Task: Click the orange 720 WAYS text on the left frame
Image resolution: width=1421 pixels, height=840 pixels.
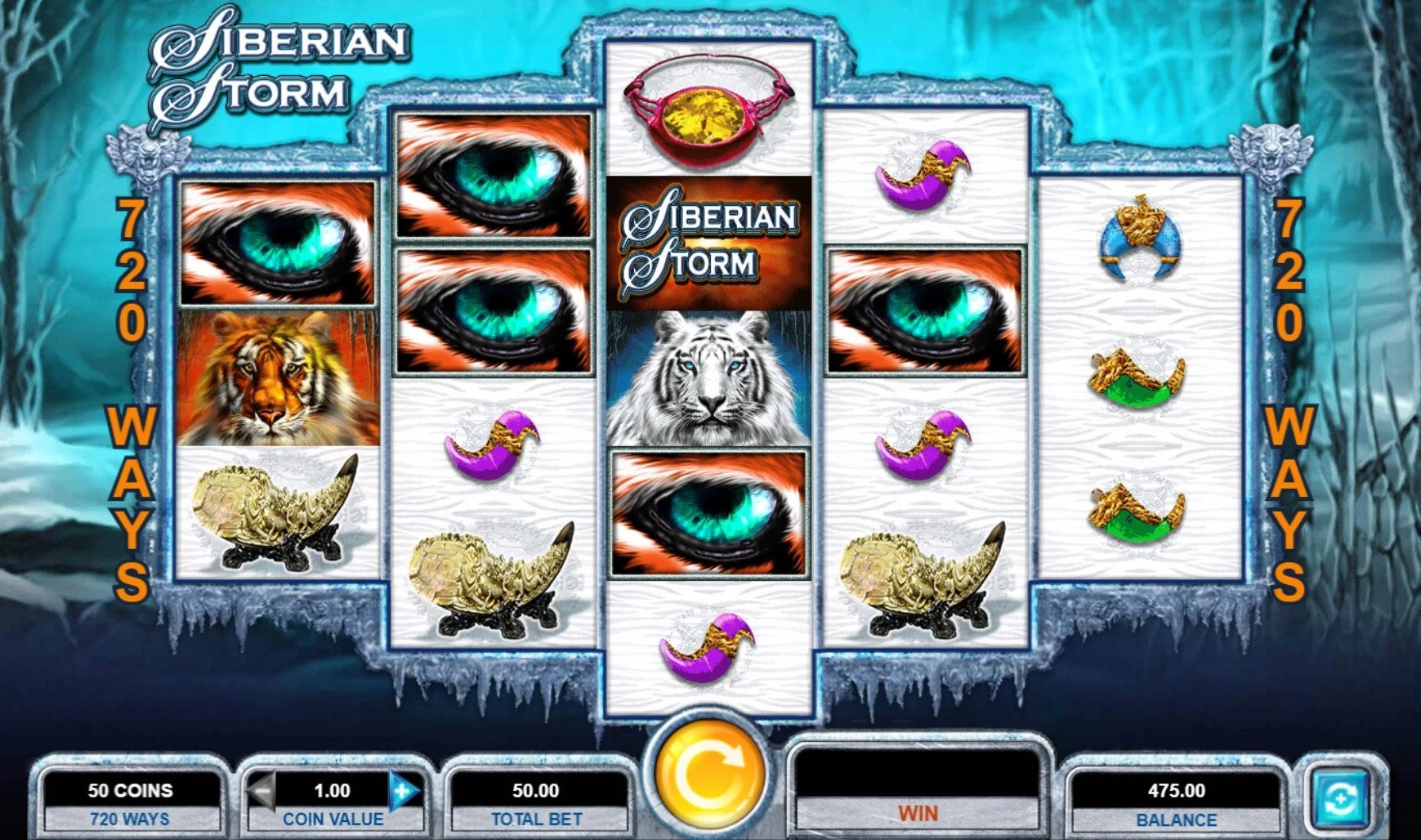Action: pos(131,392)
